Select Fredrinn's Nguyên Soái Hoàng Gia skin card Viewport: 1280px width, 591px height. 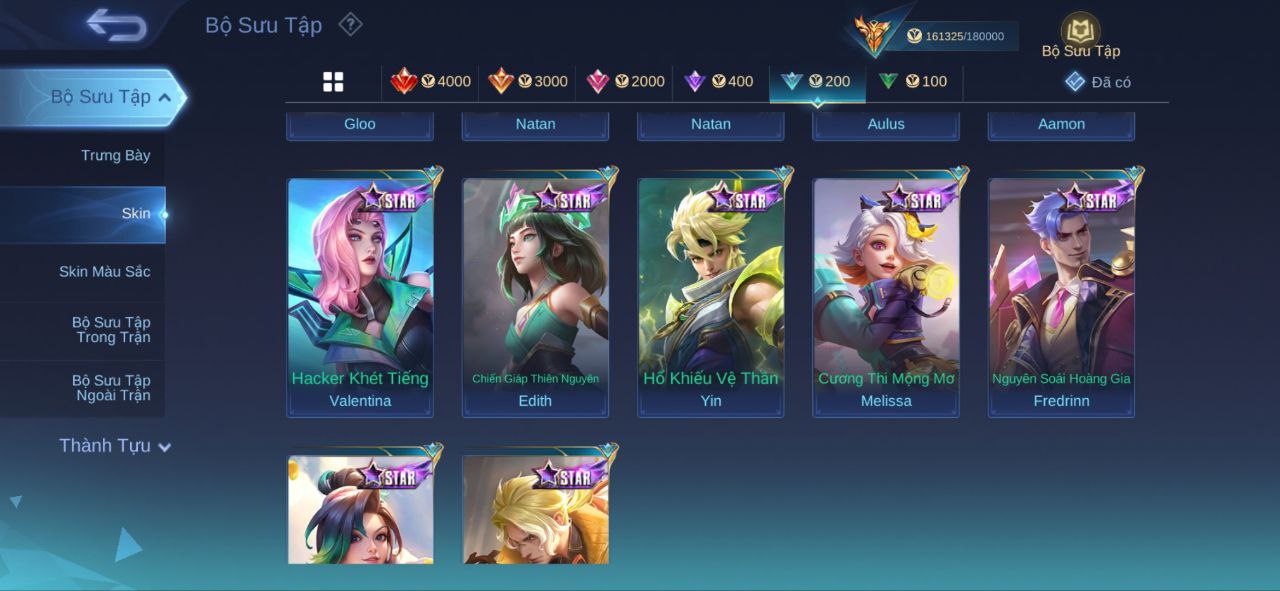1061,295
